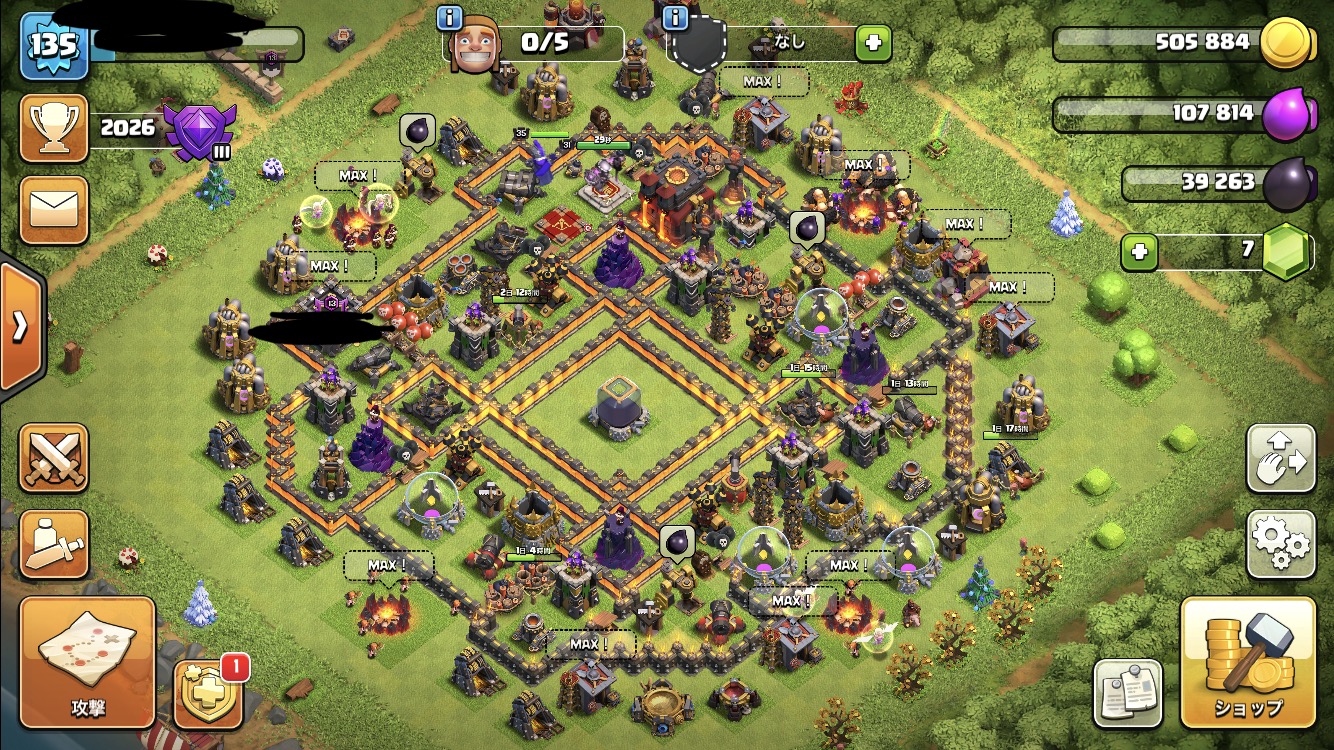Add a shield with the green plus
Image resolution: width=1334 pixels, height=750 pixels.
coord(872,43)
